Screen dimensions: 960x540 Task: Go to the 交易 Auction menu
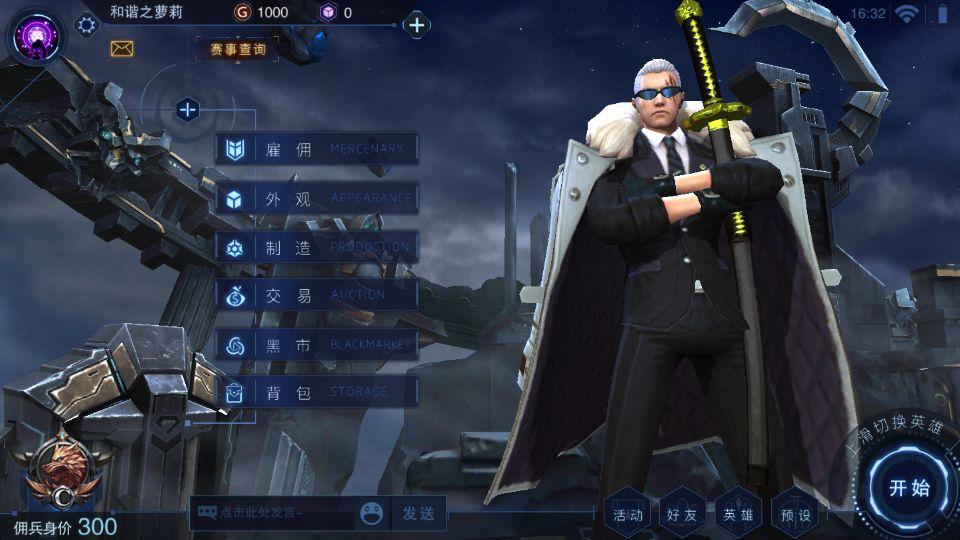[316, 295]
